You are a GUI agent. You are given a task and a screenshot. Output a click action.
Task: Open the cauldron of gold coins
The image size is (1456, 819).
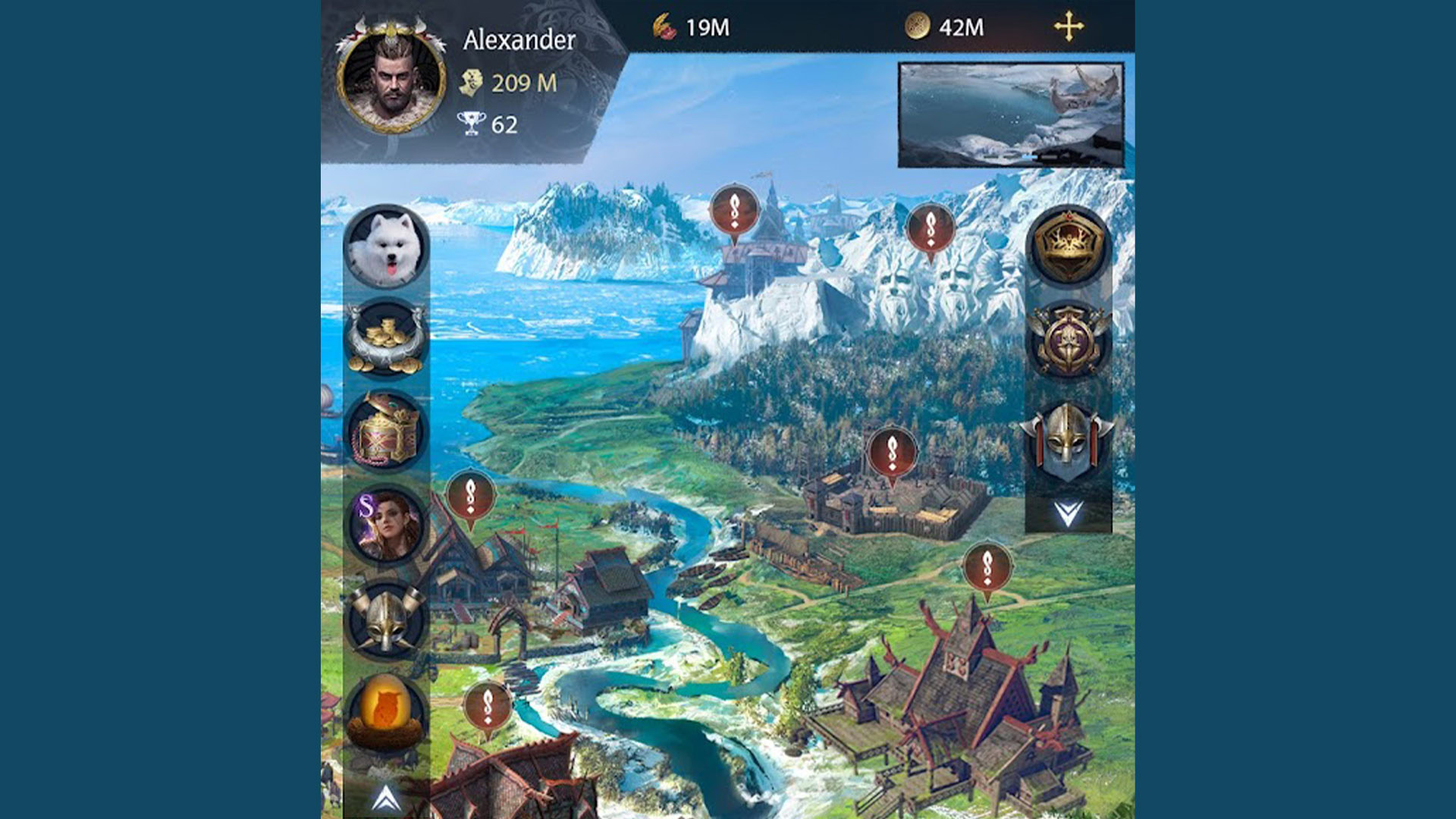[x=386, y=338]
